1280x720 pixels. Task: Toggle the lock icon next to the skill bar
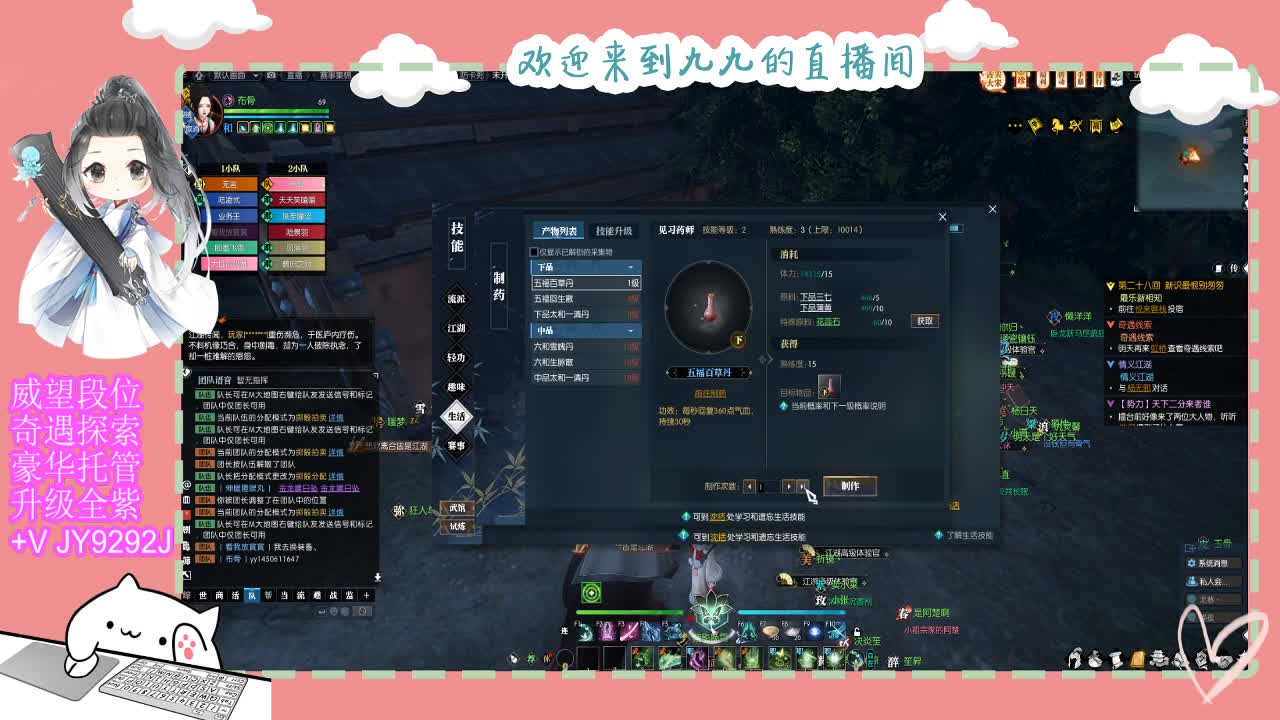click(x=858, y=632)
